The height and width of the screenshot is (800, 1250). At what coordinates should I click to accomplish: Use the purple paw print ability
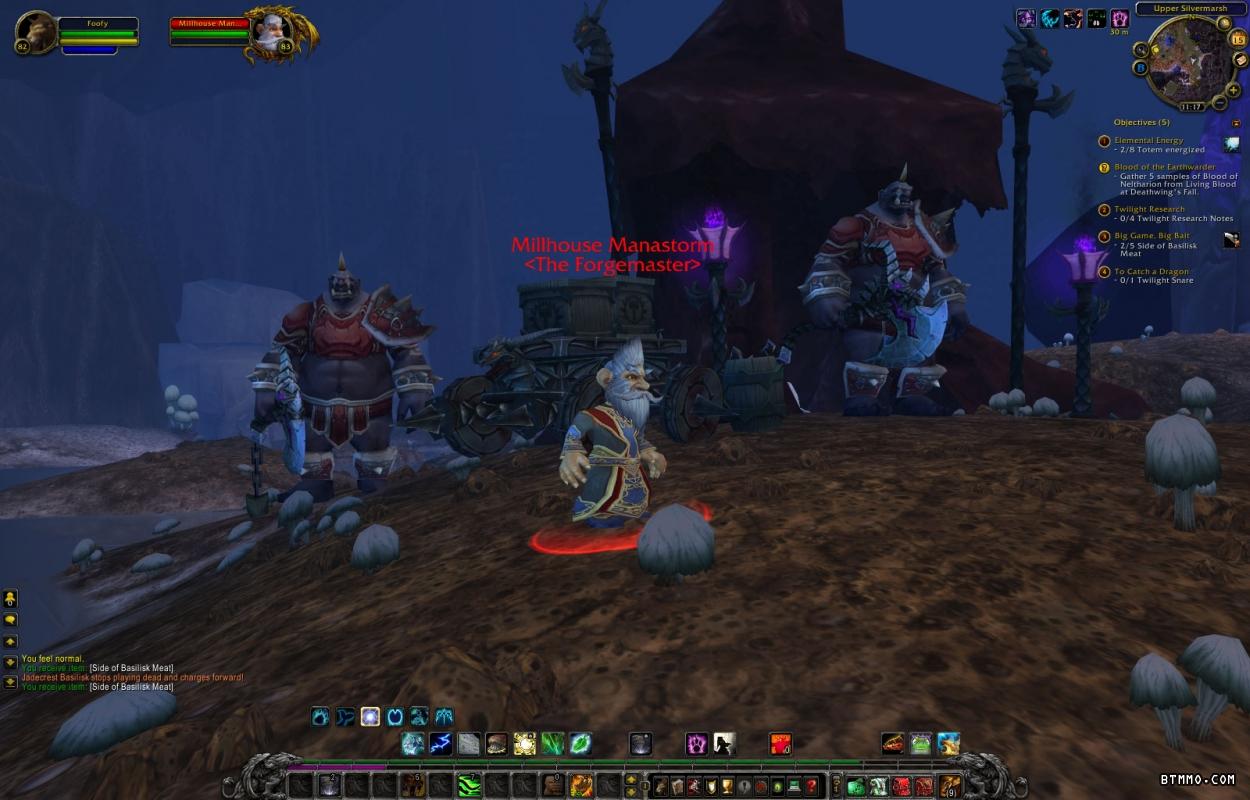click(696, 743)
